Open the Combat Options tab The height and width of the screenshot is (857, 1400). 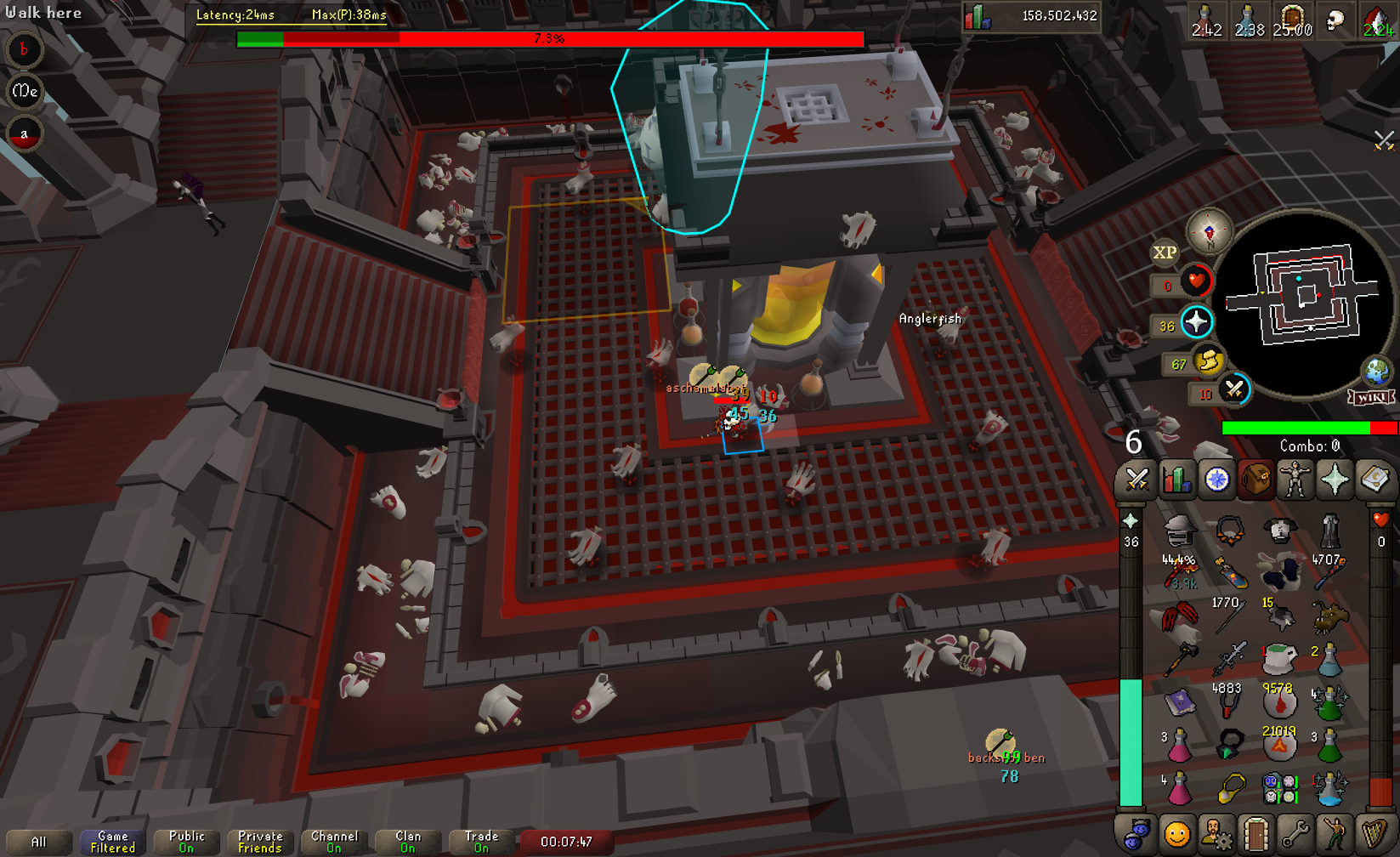1136,480
